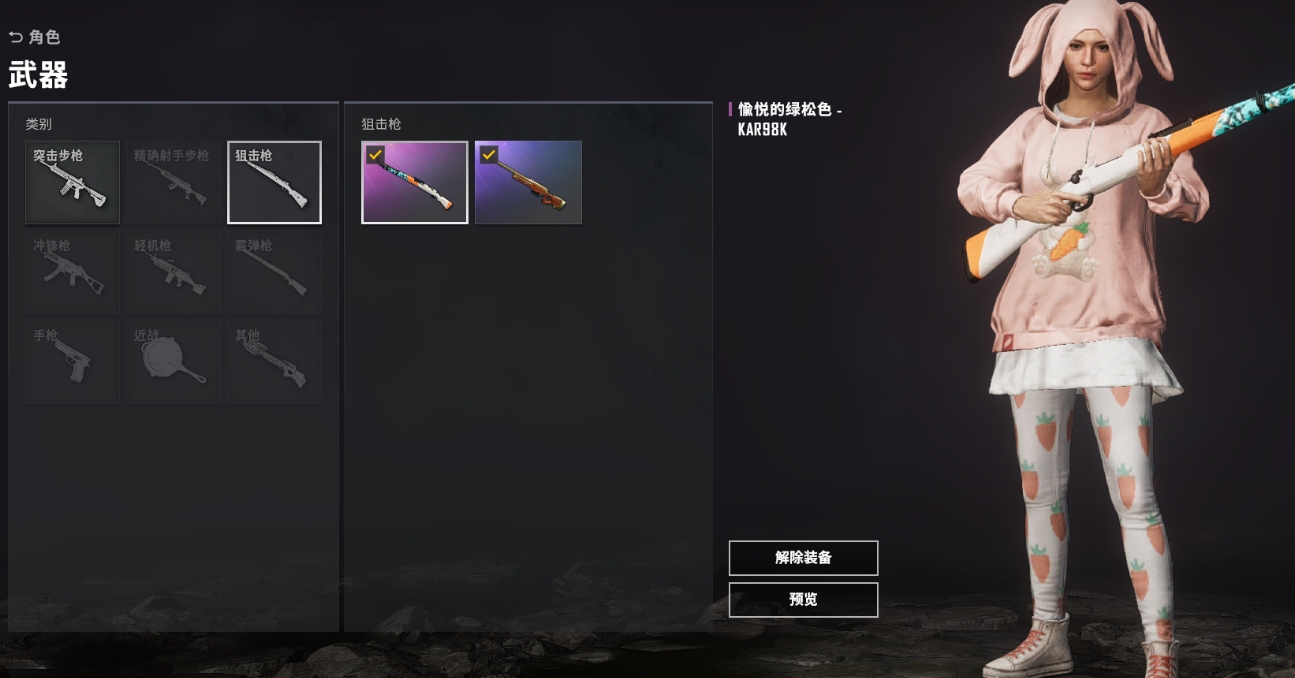
Task: Click the 解除装备 (Unequip) button
Action: pyautogui.click(x=803, y=558)
